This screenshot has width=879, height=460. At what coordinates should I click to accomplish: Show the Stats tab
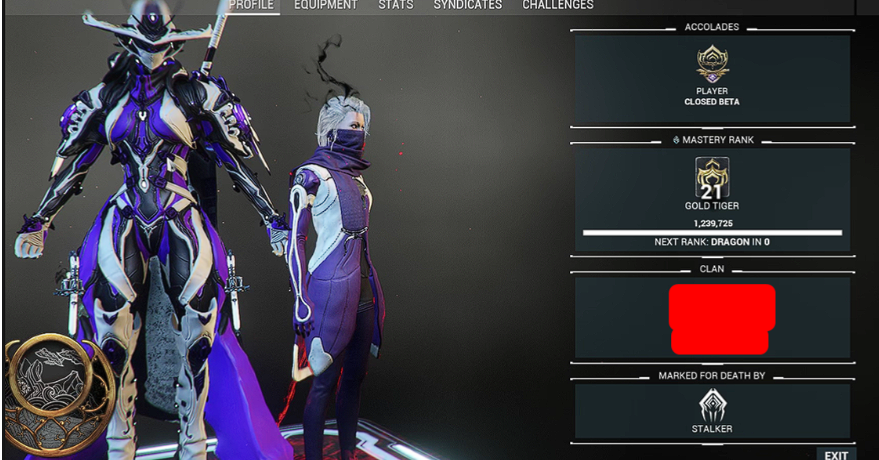pyautogui.click(x=395, y=5)
